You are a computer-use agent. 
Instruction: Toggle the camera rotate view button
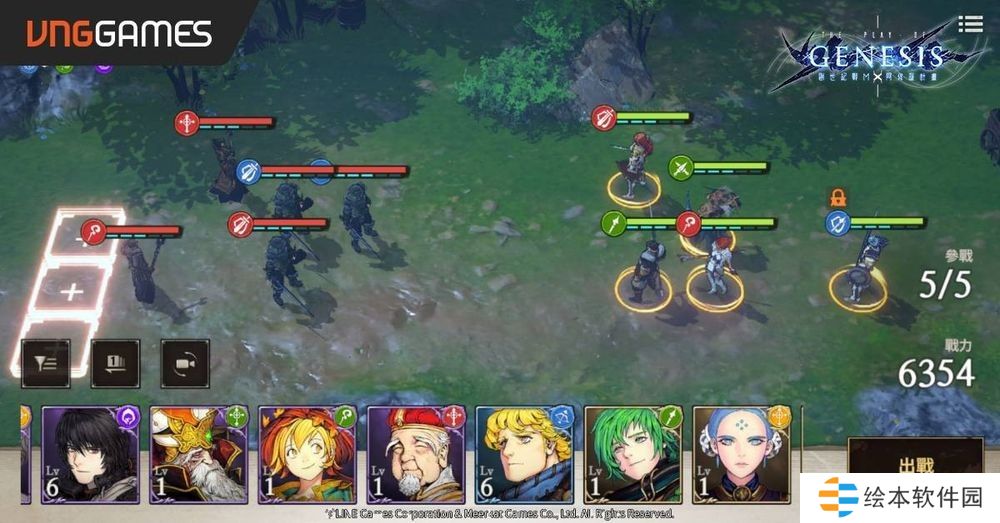click(x=185, y=363)
